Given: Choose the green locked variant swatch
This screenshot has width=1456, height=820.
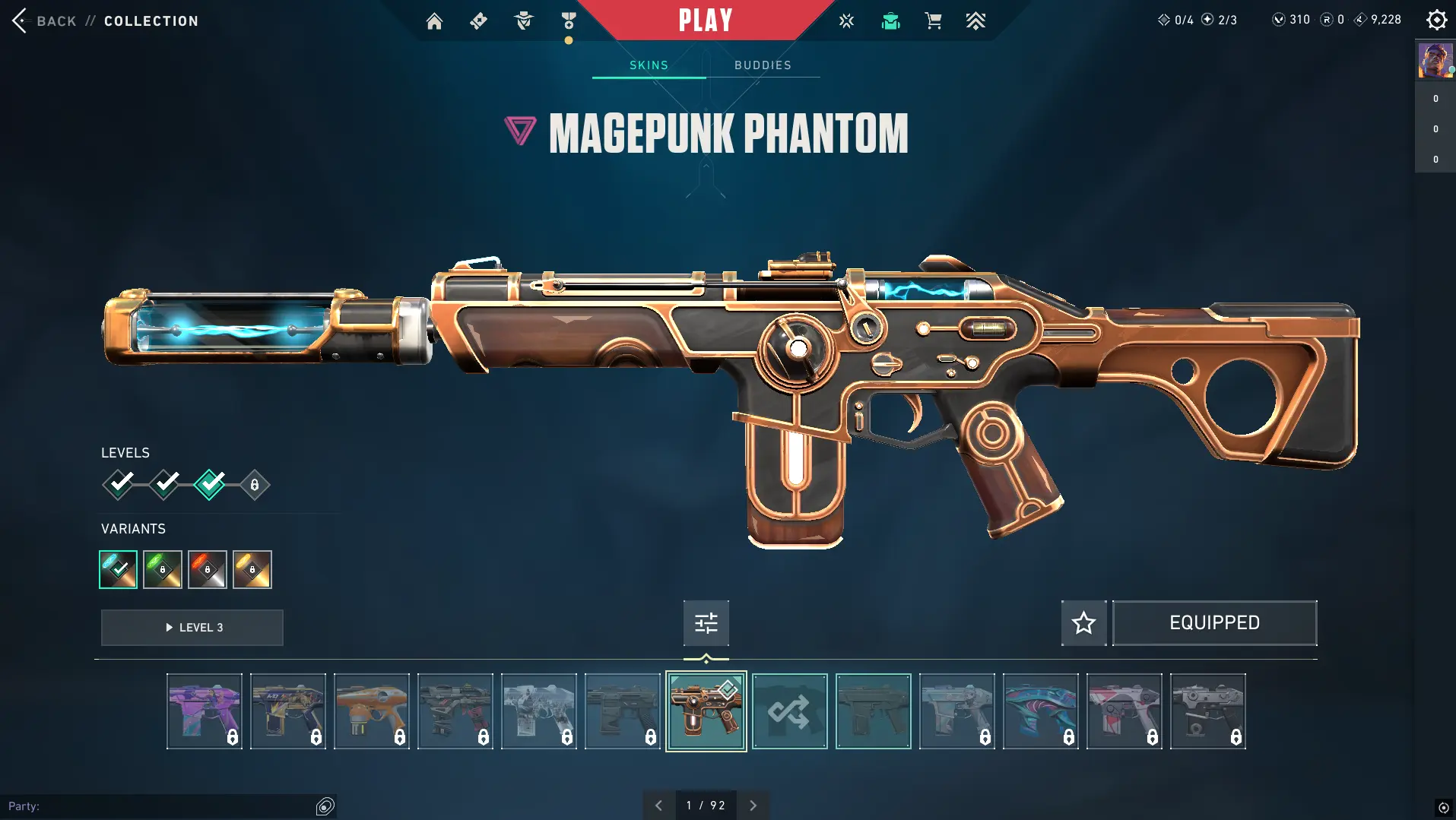Looking at the screenshot, I should (x=163, y=569).
